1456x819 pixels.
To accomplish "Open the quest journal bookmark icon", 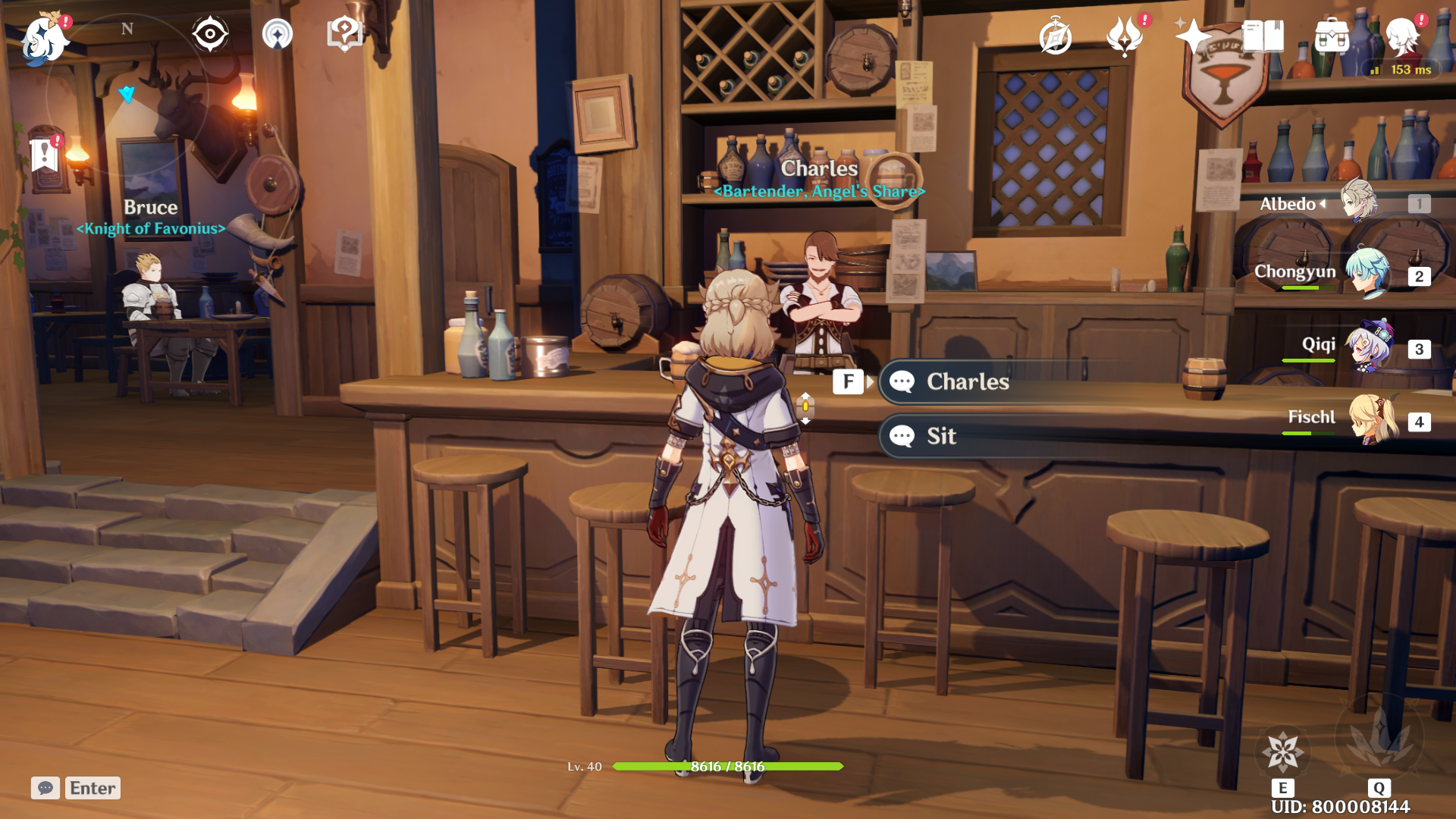I will 45,155.
